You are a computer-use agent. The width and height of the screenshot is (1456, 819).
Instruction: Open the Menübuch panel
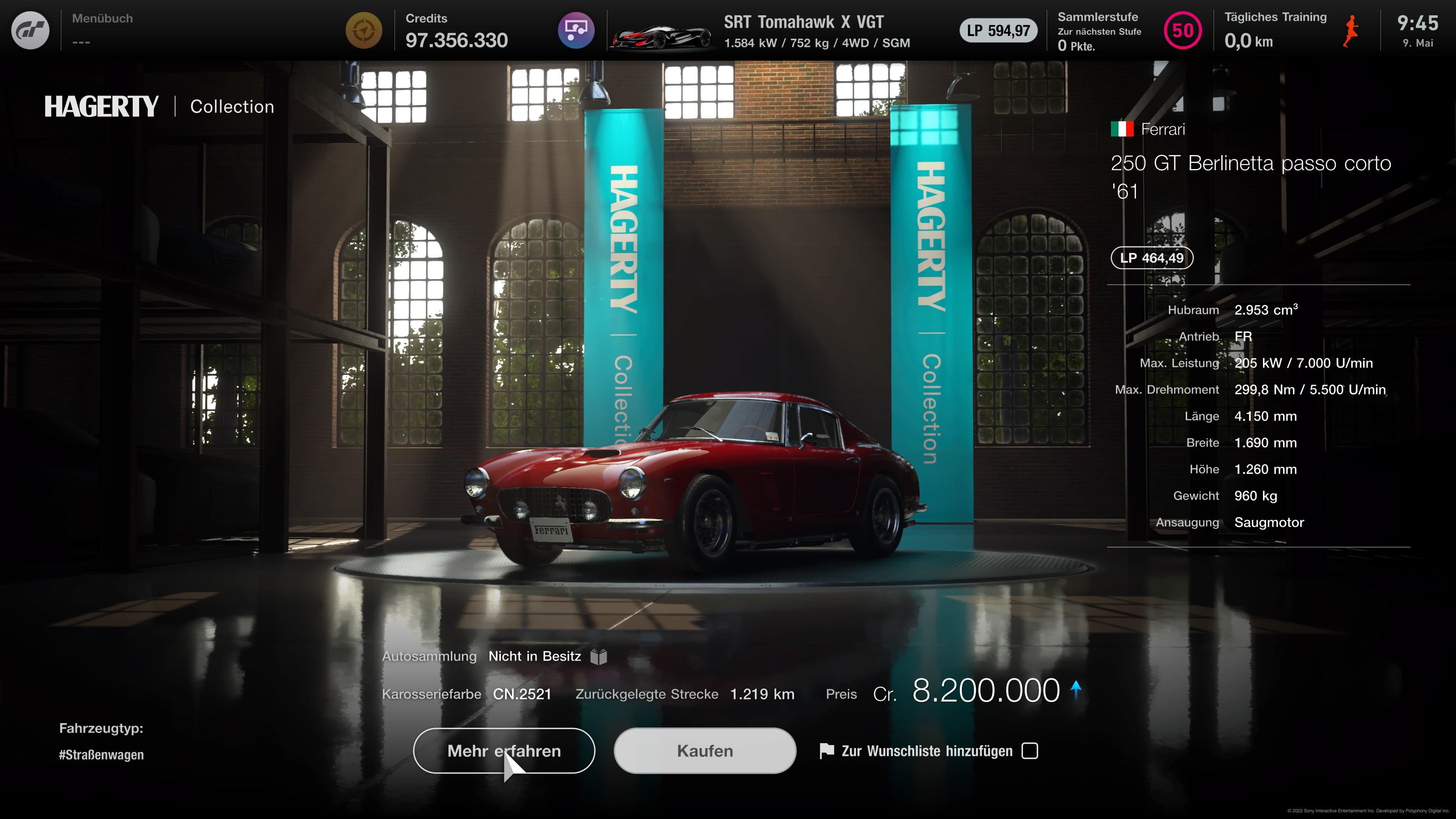(102, 30)
